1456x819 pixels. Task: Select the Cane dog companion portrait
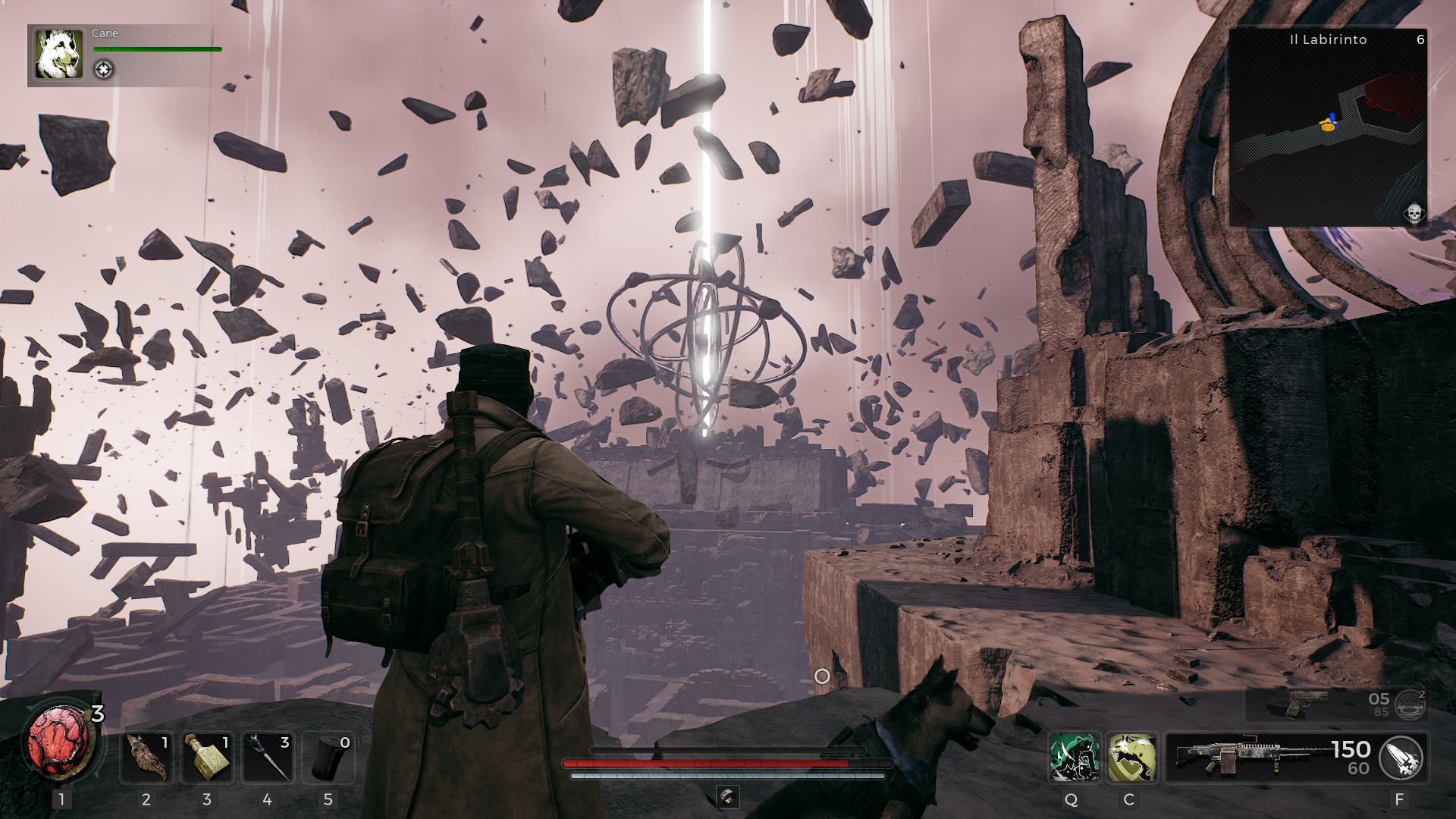[58, 55]
